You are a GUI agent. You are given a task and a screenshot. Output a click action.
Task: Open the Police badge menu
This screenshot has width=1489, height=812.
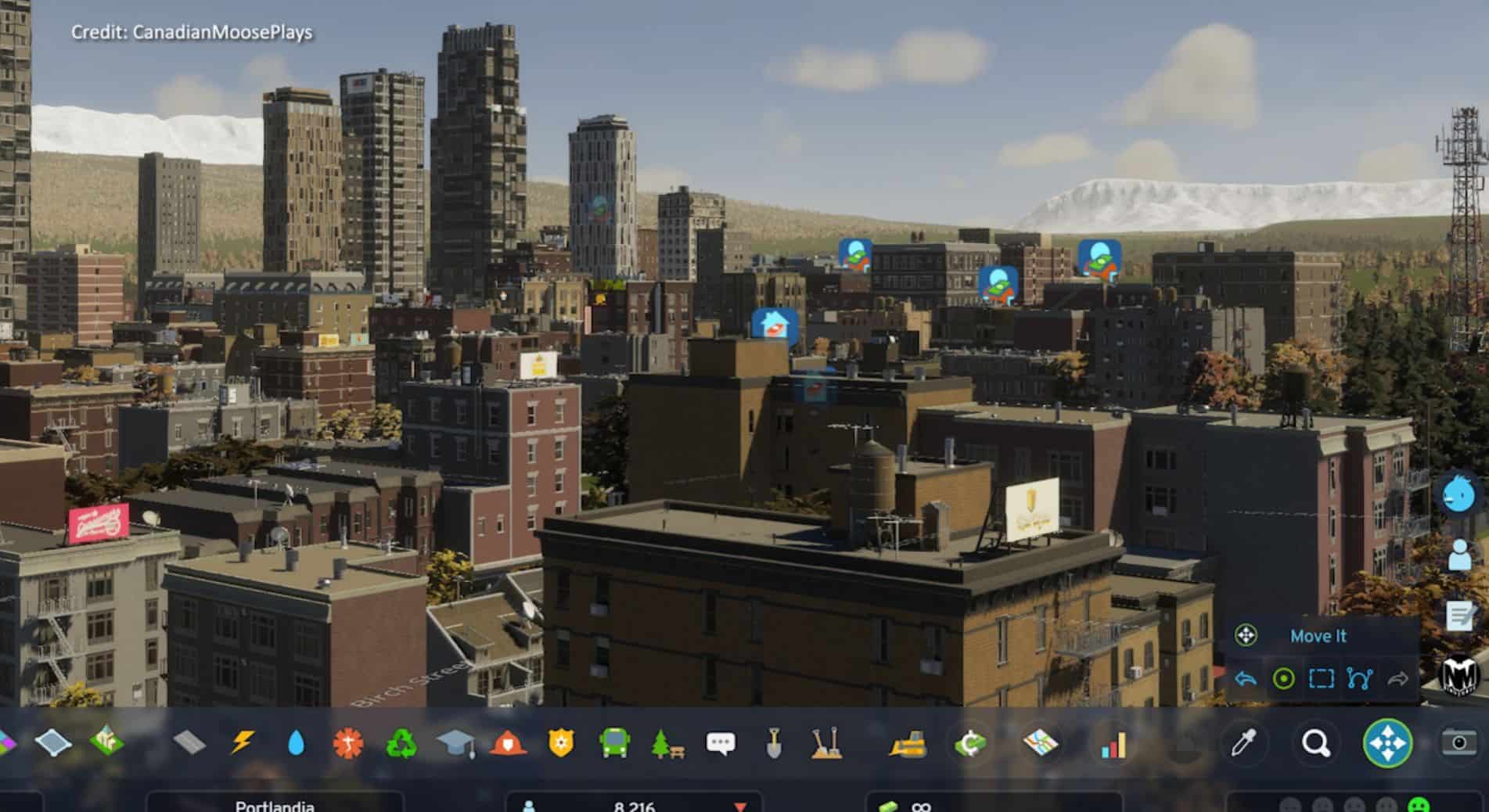561,743
